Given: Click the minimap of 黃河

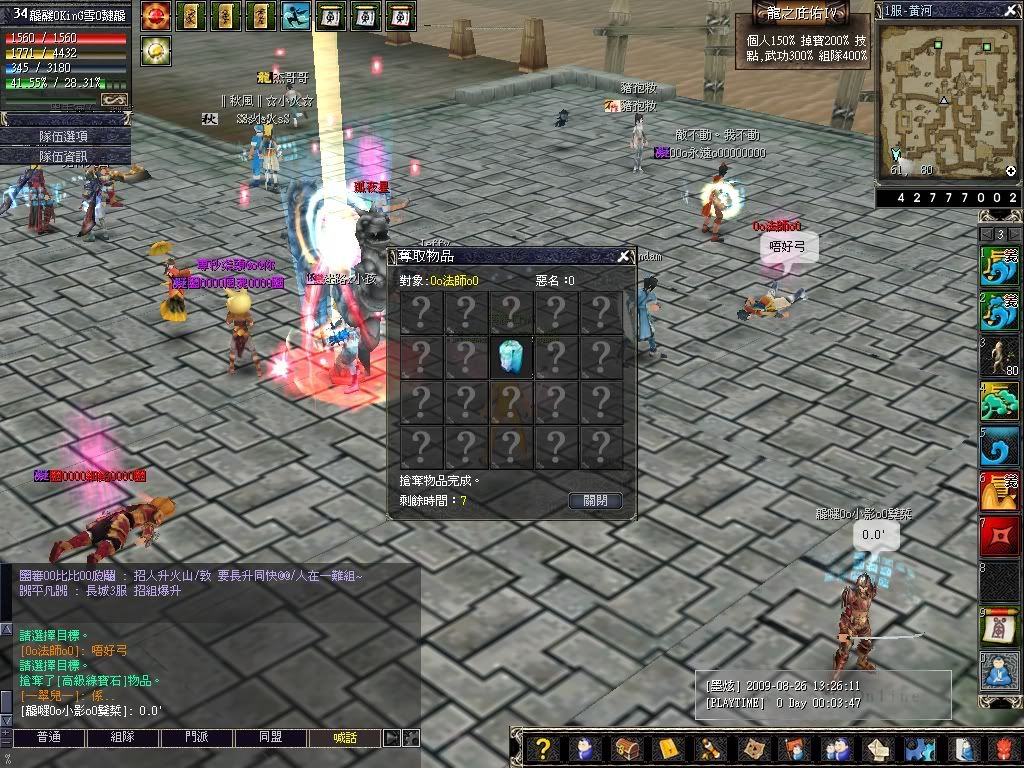Looking at the screenshot, I should 945,100.
